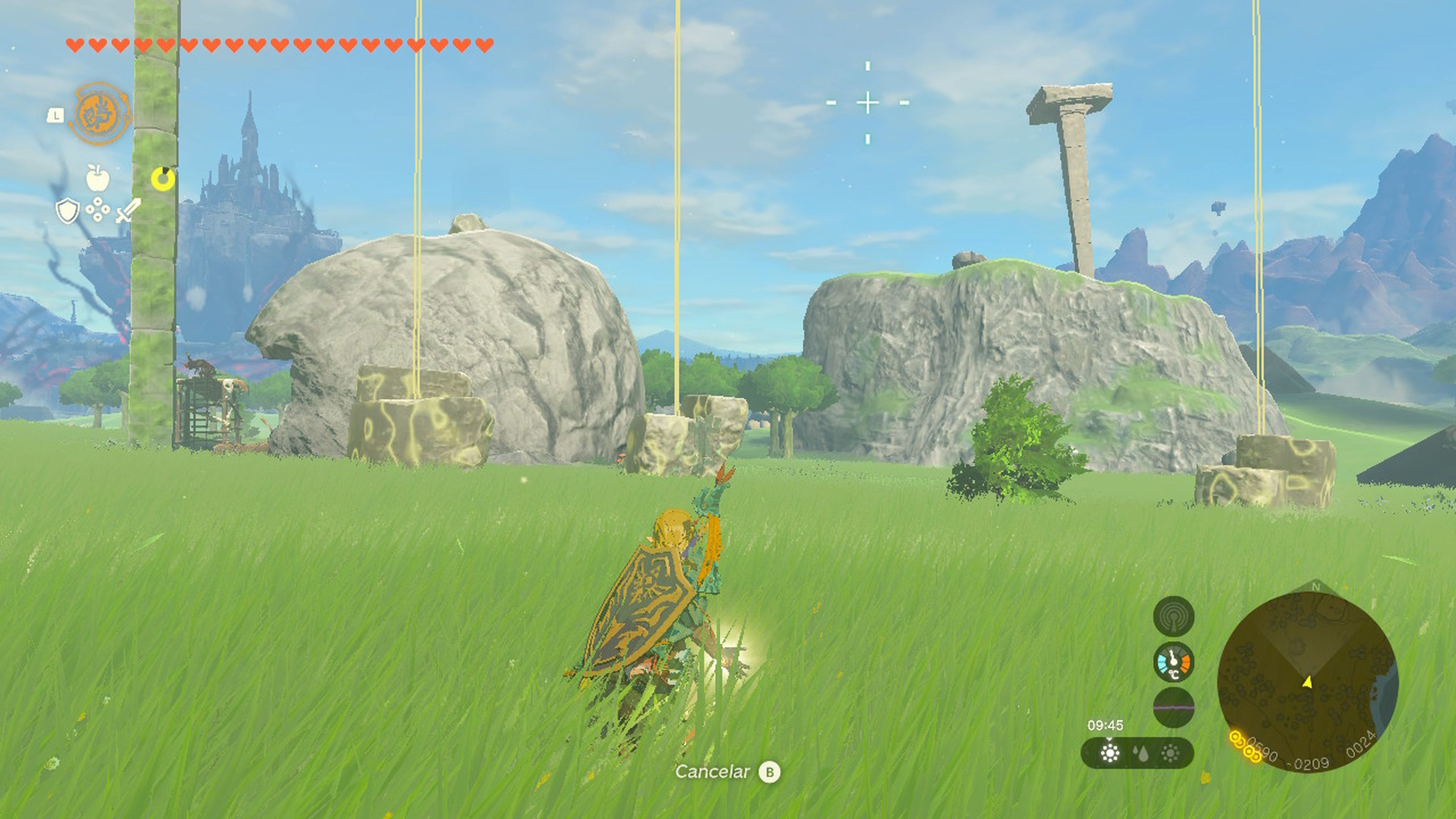This screenshot has height=819, width=1456.
Task: Check the temperature gauge with °C
Action: [x=1174, y=662]
